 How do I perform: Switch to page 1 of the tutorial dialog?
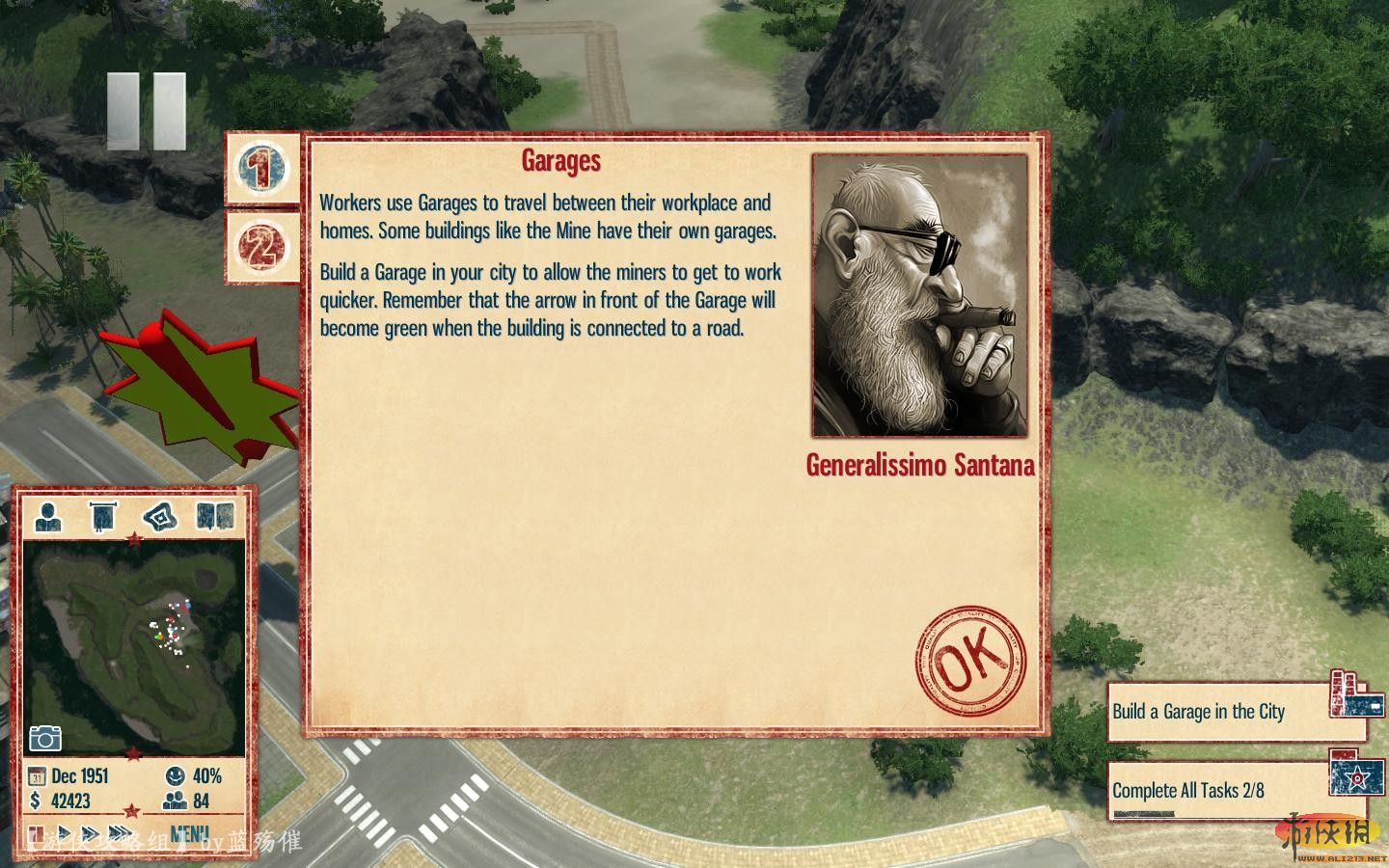pyautogui.click(x=261, y=169)
